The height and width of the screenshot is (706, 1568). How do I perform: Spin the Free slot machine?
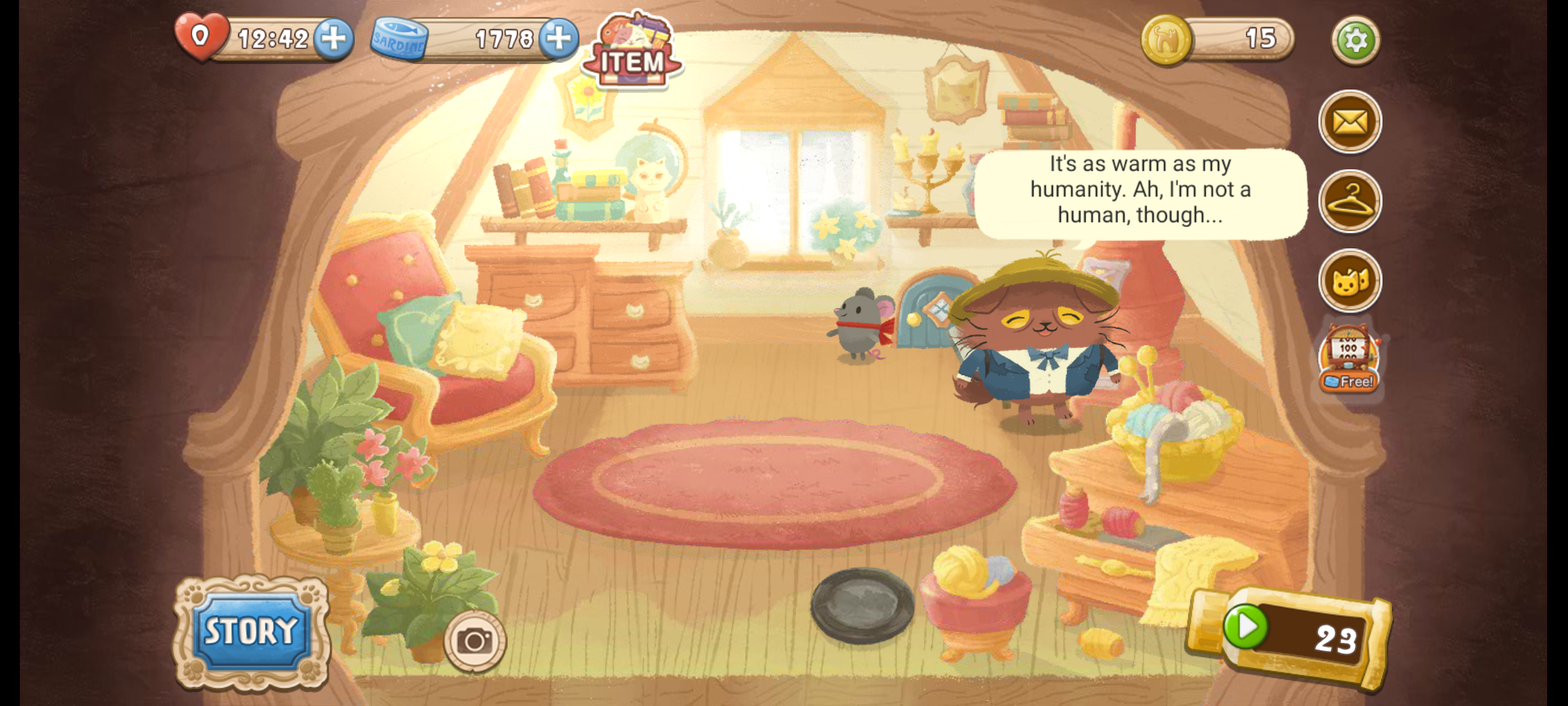click(1350, 360)
